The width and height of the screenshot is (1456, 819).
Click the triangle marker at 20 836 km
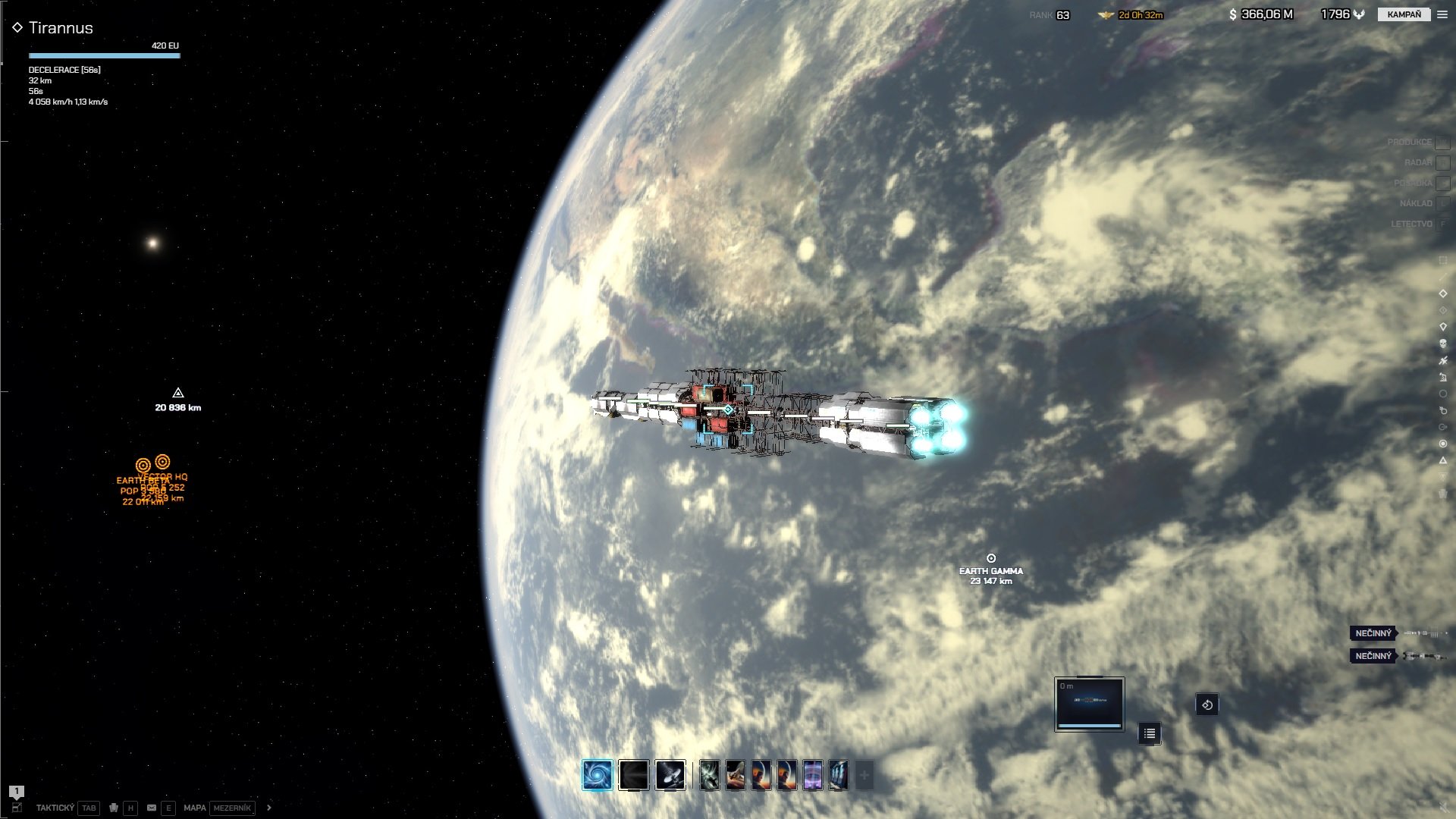tap(178, 393)
